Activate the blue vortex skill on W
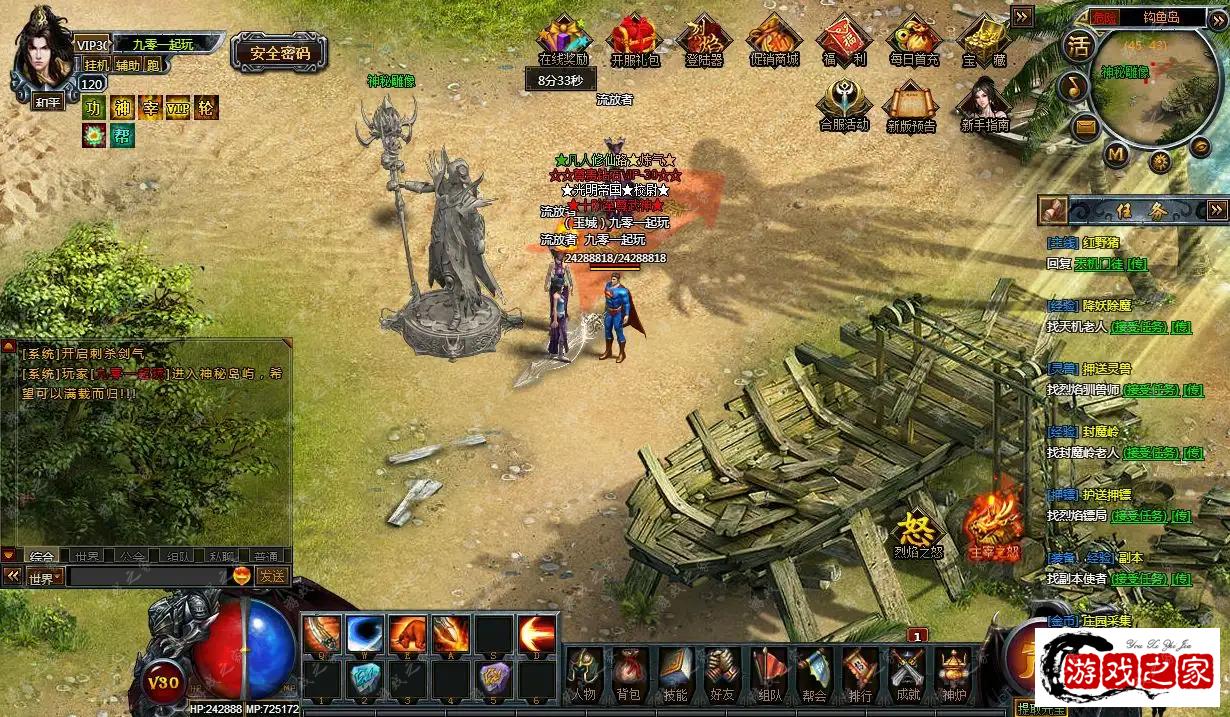The height and width of the screenshot is (717, 1230). click(365, 634)
